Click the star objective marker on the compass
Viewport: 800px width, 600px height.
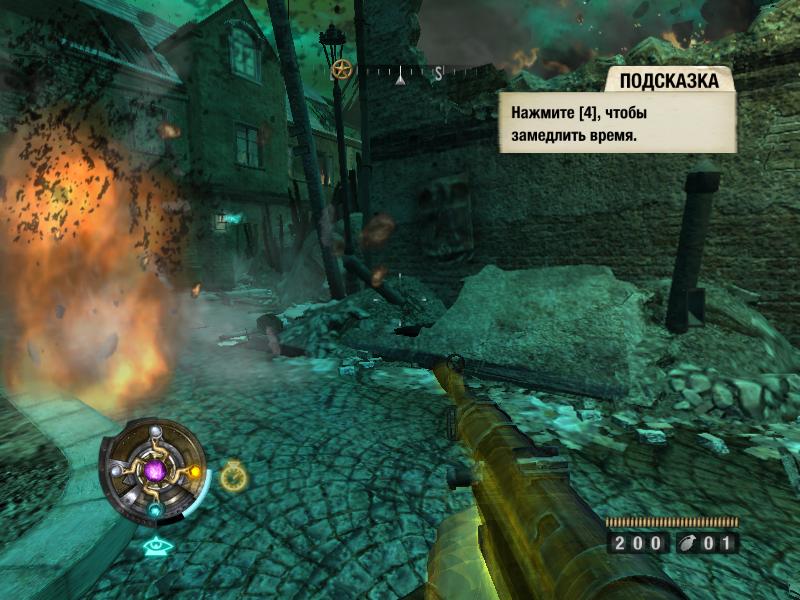[342, 70]
